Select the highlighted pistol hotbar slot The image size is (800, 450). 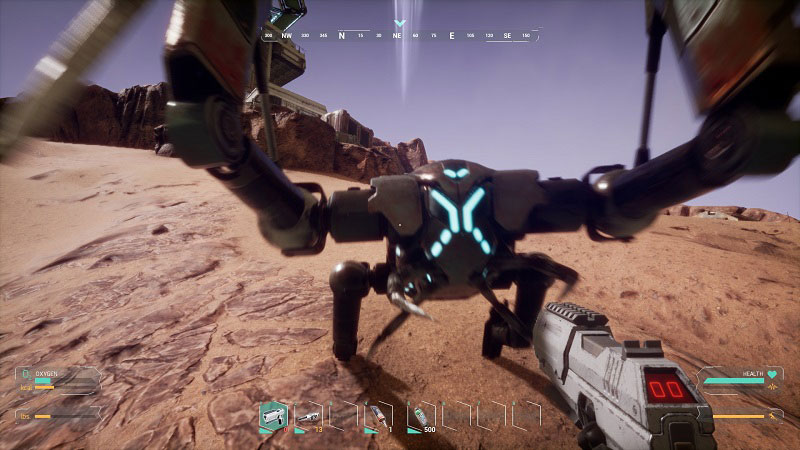pyautogui.click(x=273, y=415)
